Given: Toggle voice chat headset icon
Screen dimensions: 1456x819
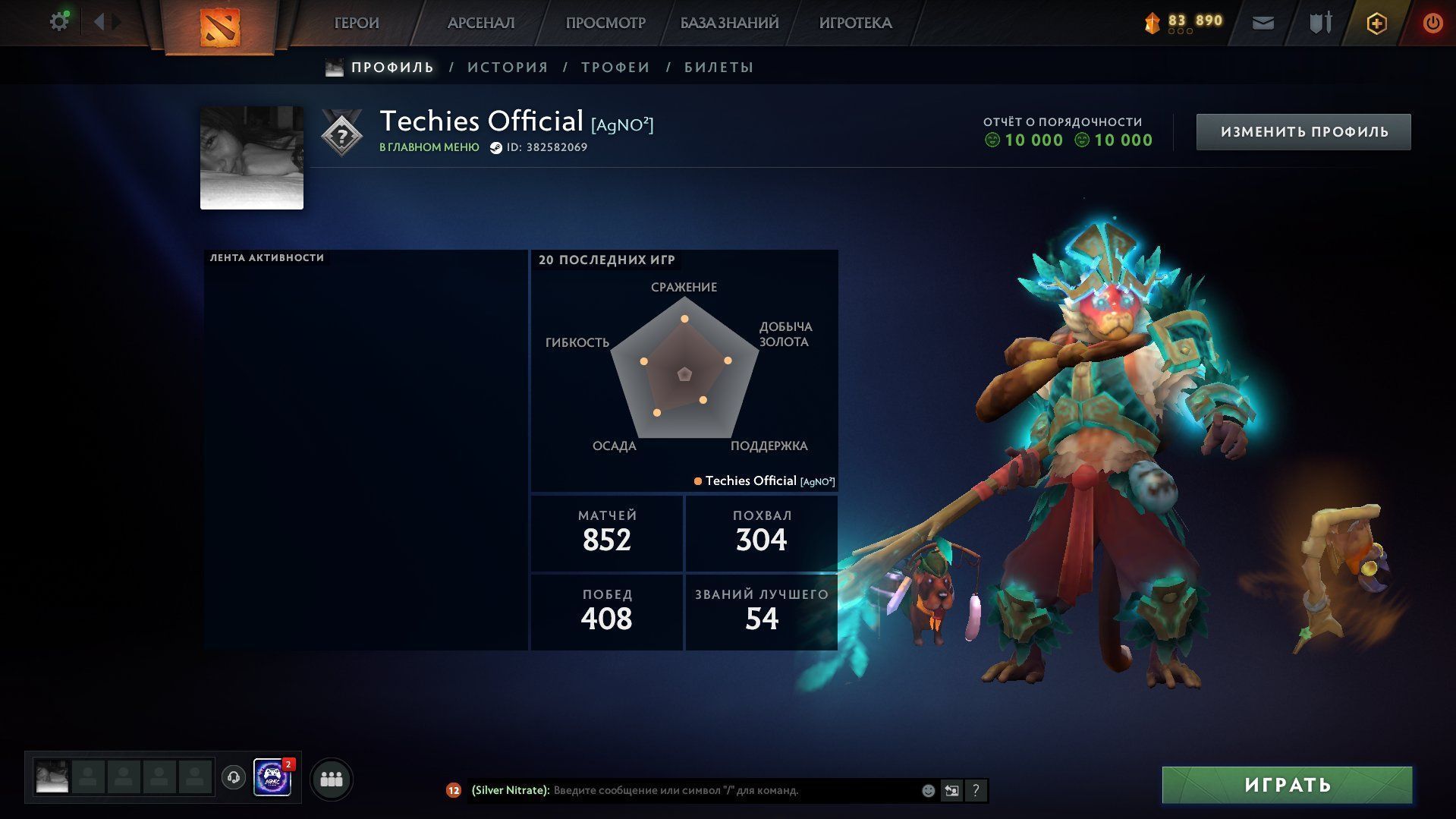Looking at the screenshot, I should (234, 777).
